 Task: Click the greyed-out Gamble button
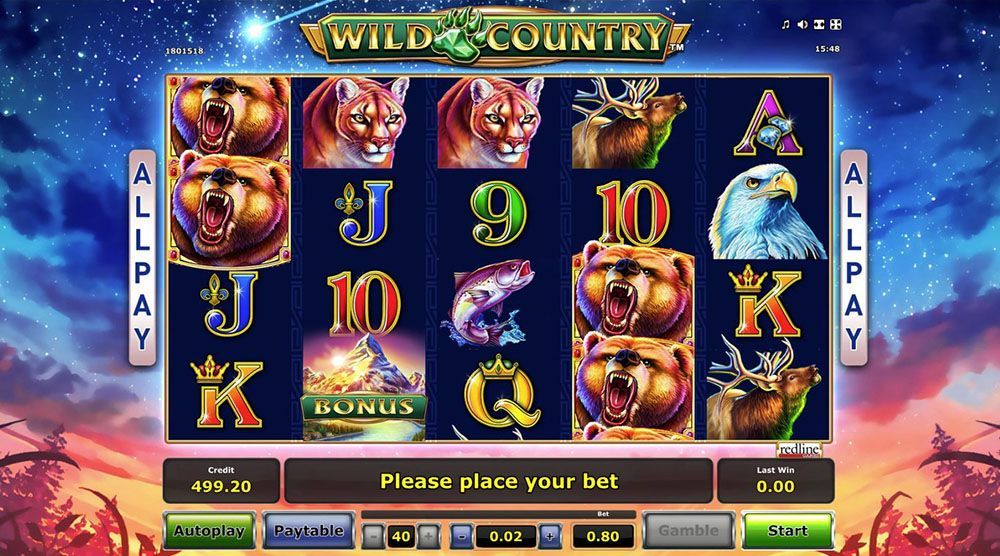point(688,530)
